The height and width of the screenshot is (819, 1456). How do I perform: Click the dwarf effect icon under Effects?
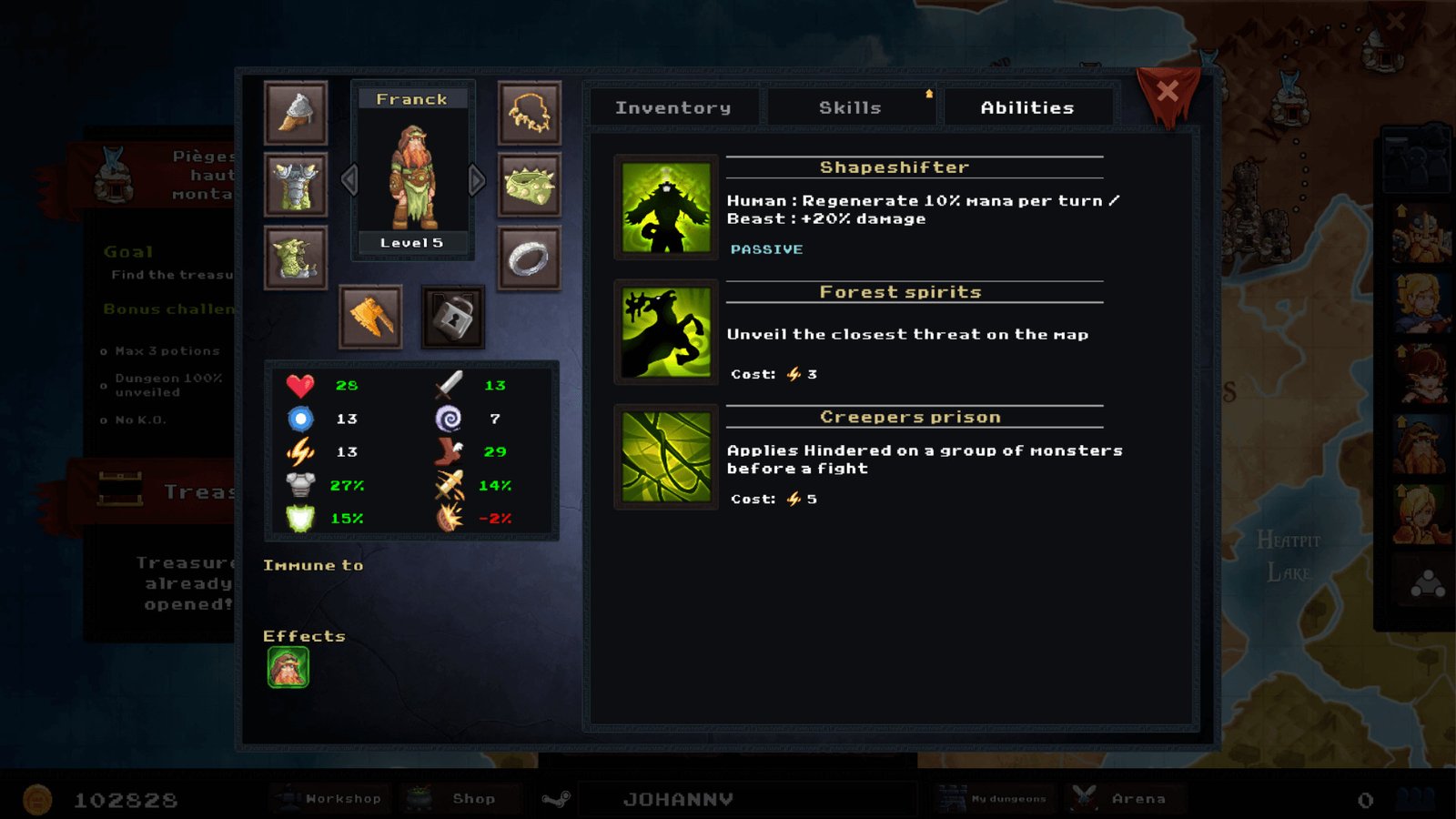[x=288, y=668]
